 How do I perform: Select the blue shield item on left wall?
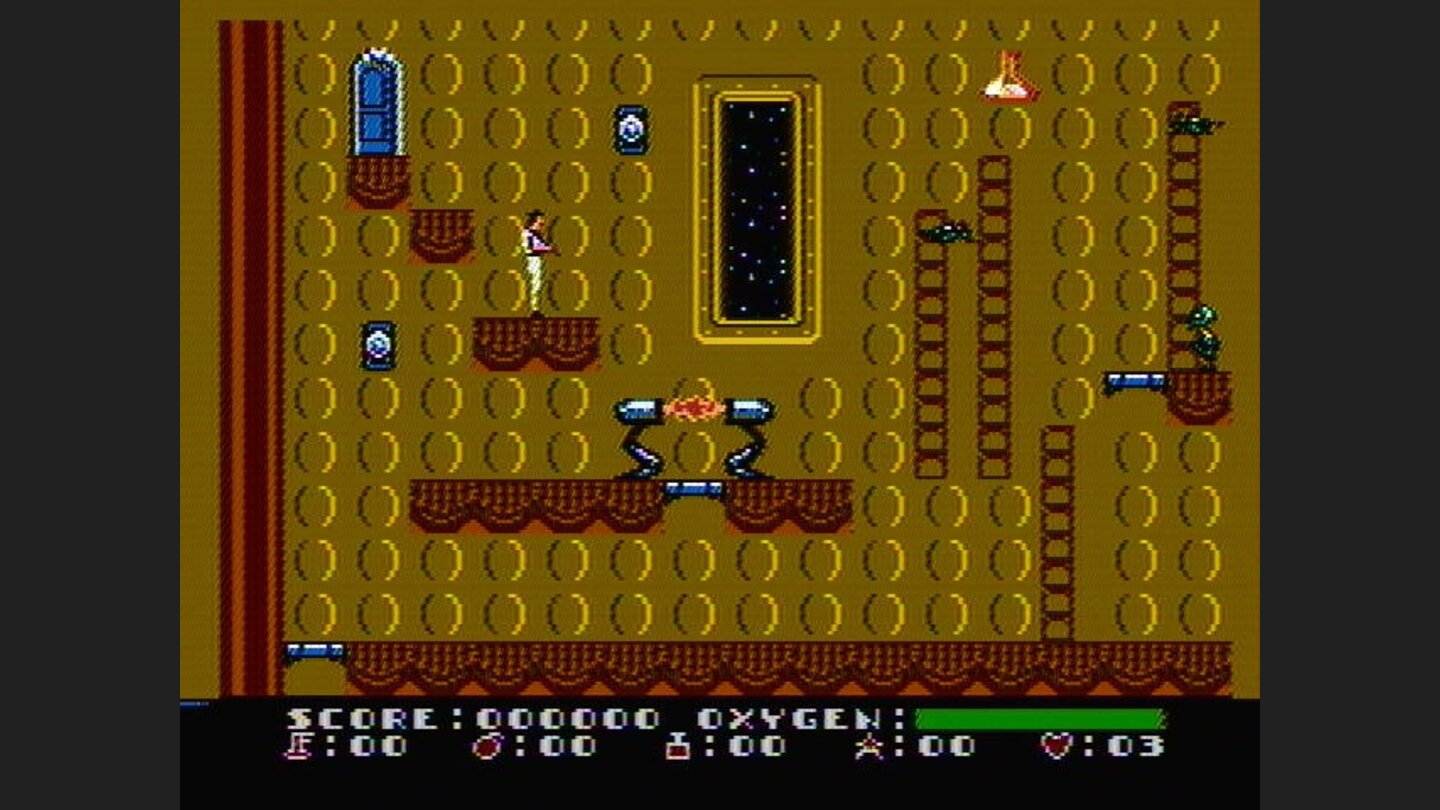coord(377,346)
